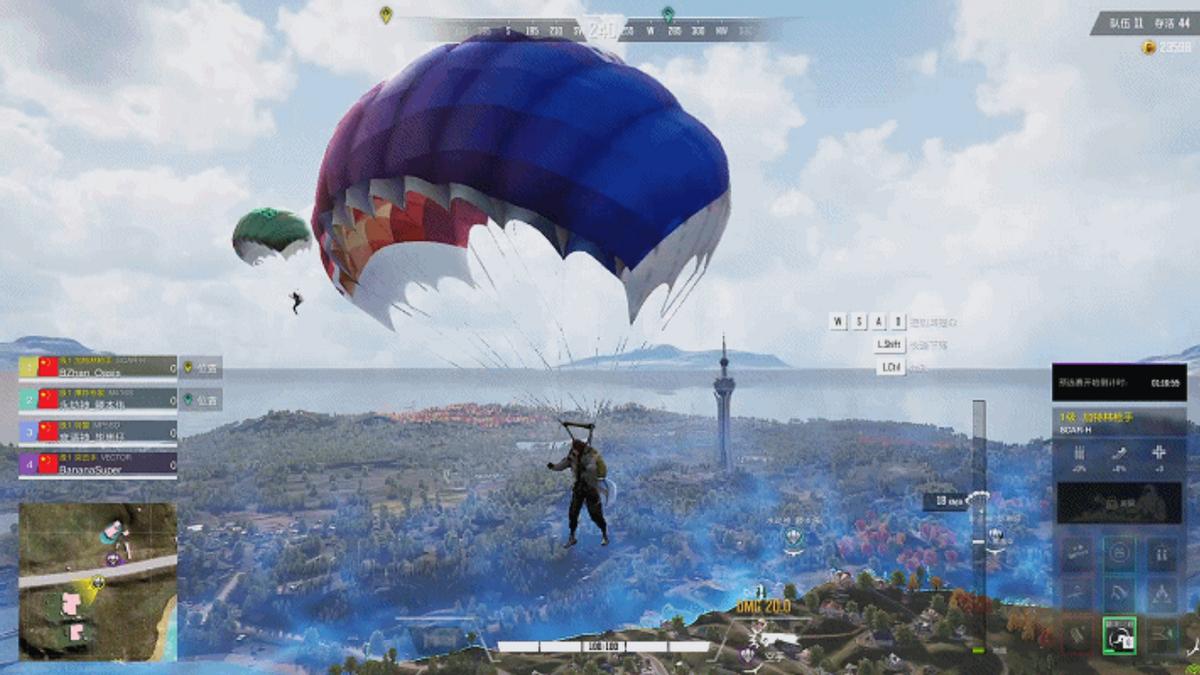Click the teal location marker button

(201, 399)
